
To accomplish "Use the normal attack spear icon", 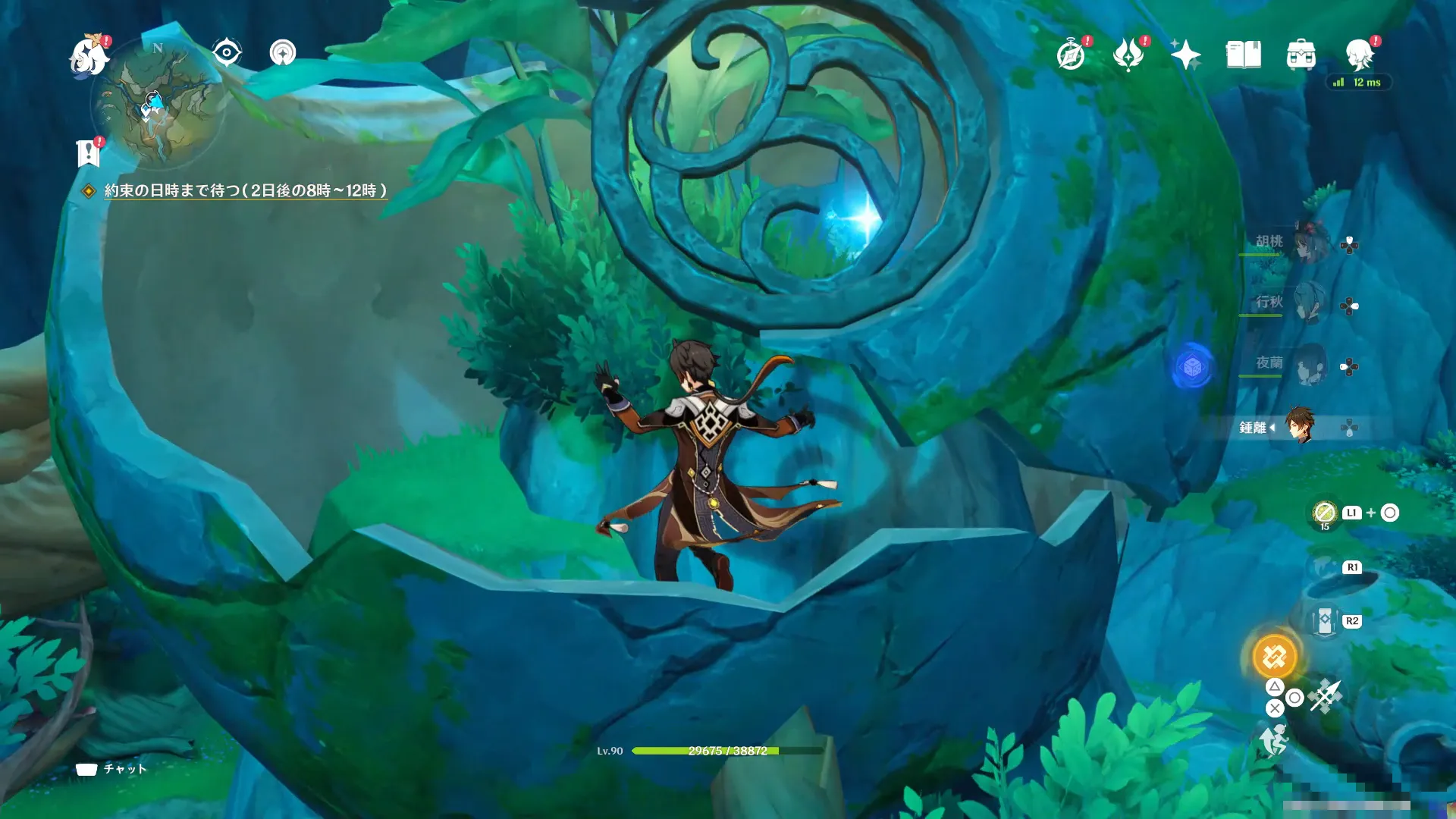I will click(x=1326, y=696).
